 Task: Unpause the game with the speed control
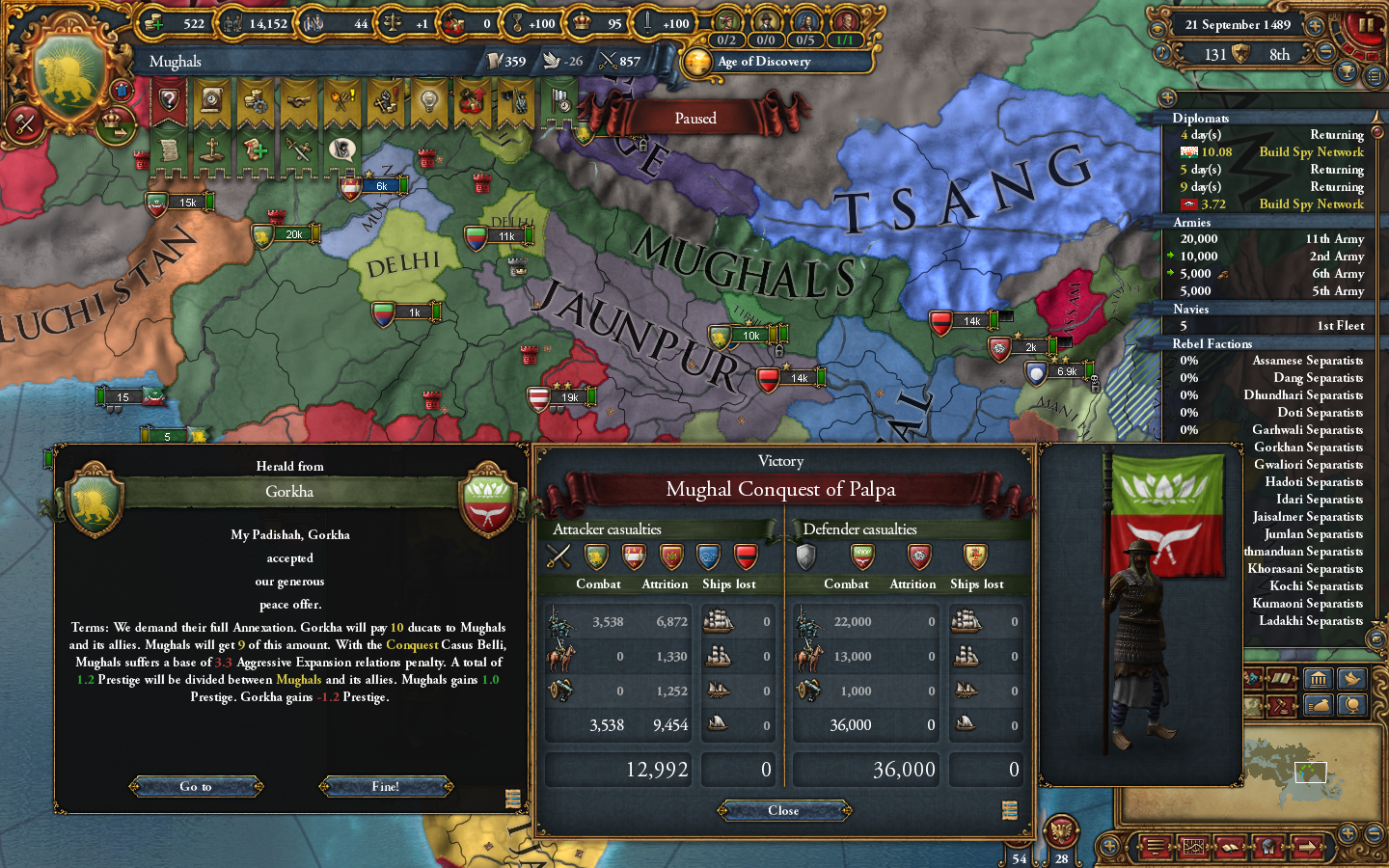[1365, 26]
